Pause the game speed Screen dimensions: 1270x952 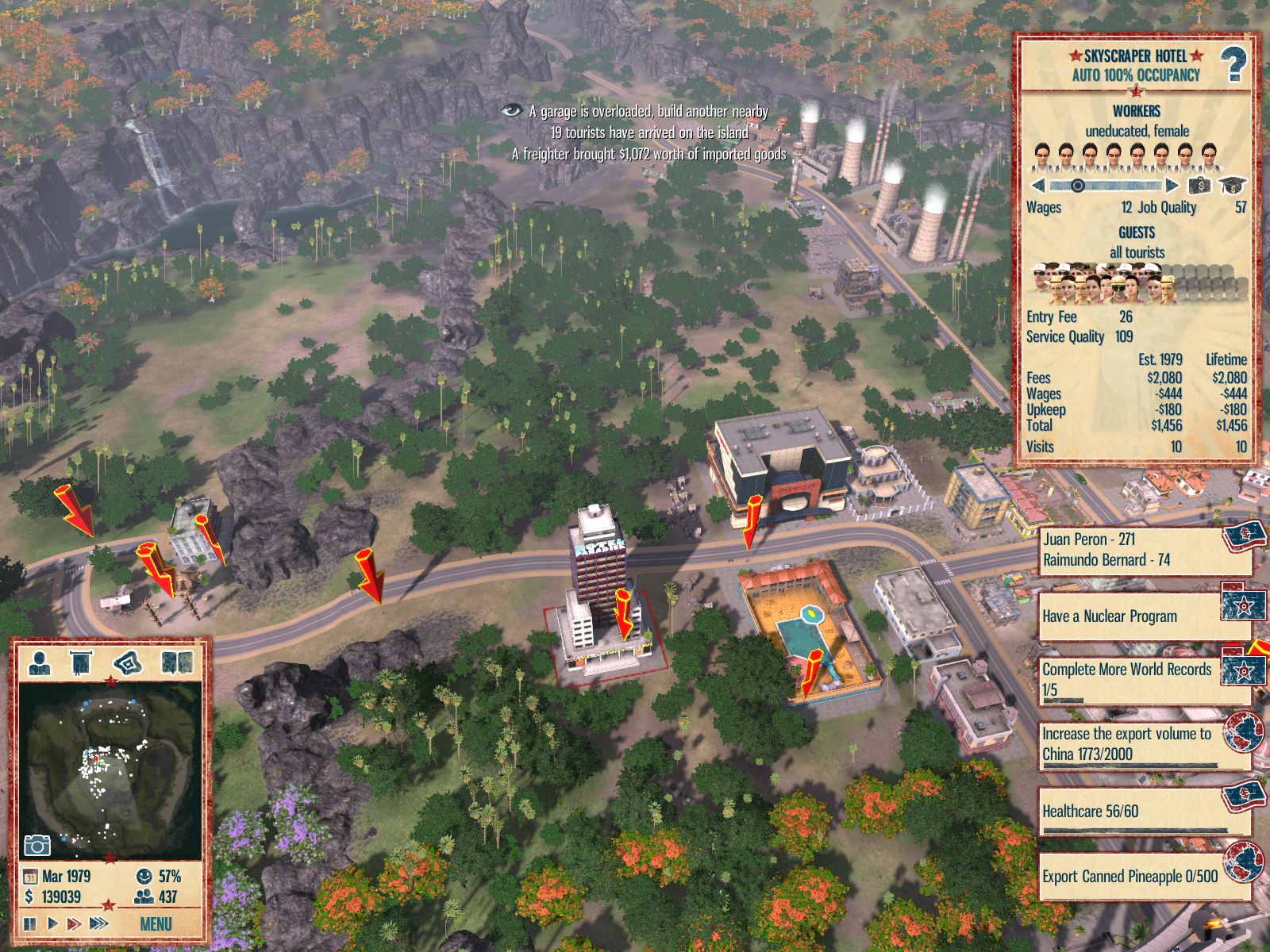30,923
